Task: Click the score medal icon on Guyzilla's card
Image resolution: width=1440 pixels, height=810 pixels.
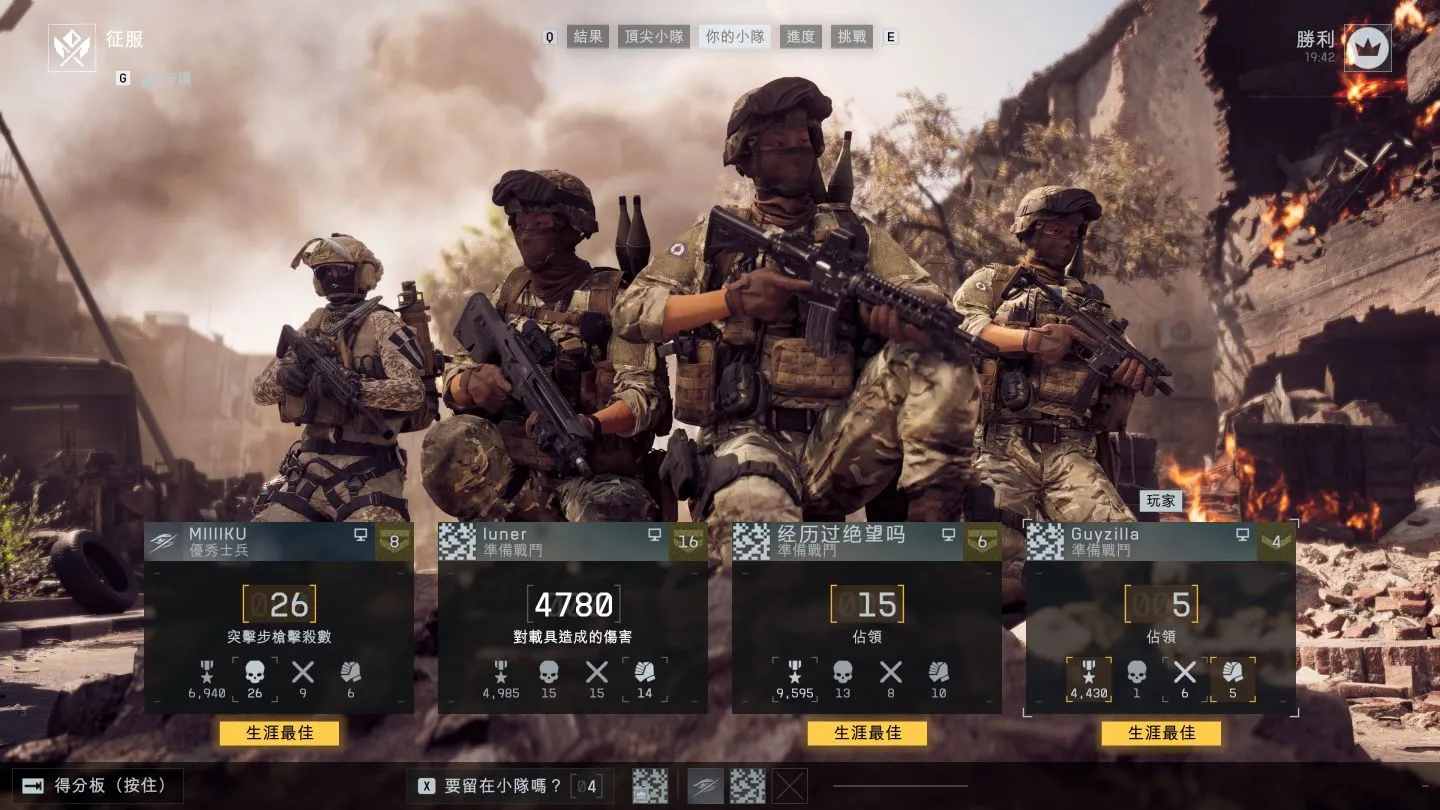Action: click(1088, 673)
